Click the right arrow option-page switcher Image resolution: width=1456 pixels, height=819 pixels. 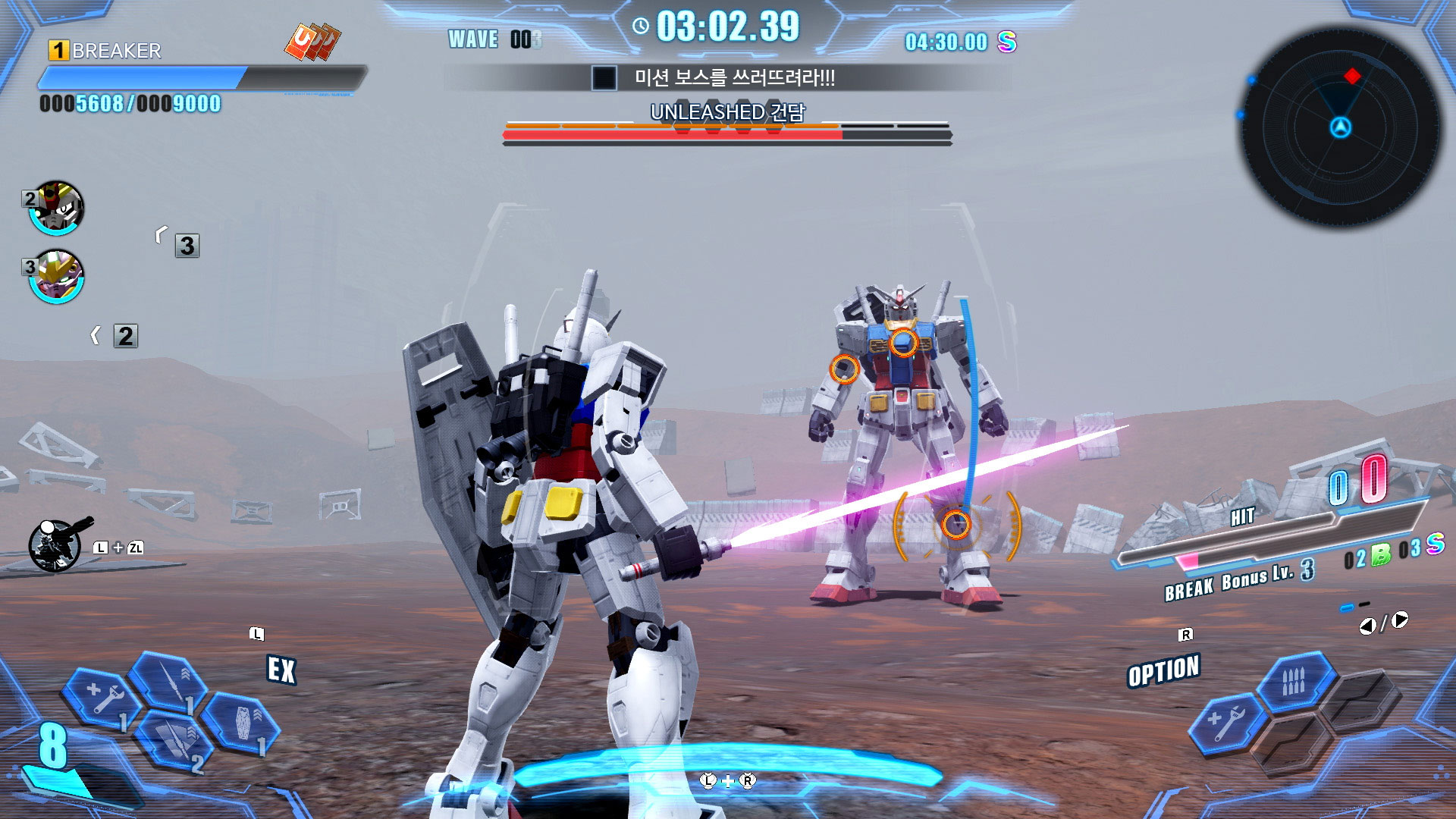click(x=1400, y=620)
